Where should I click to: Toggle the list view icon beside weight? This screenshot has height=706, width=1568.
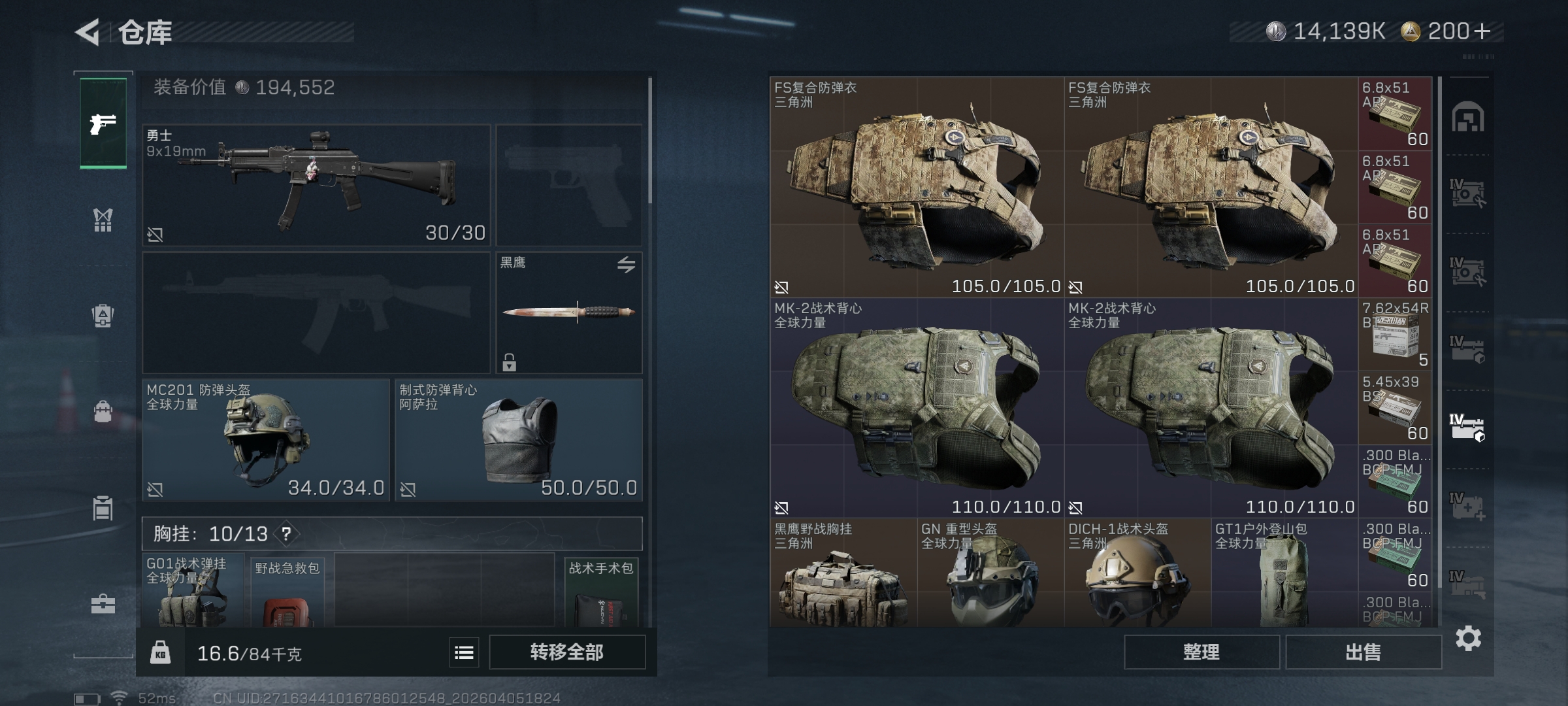click(x=464, y=652)
